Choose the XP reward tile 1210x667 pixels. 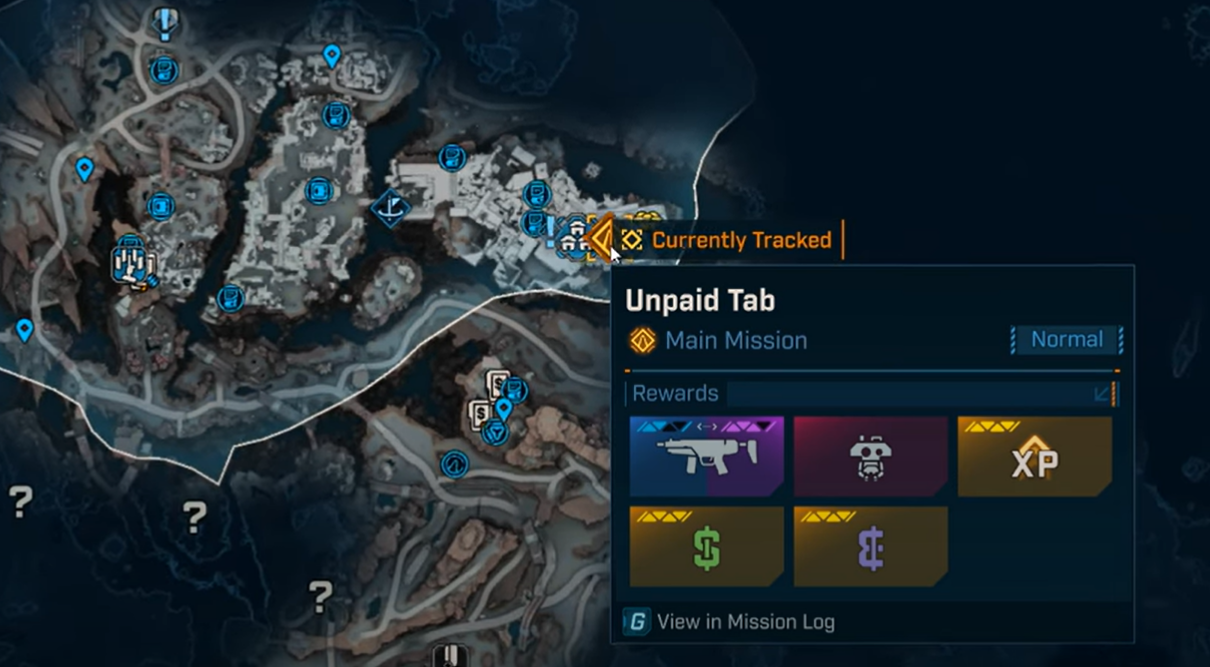pyautogui.click(x=1034, y=457)
